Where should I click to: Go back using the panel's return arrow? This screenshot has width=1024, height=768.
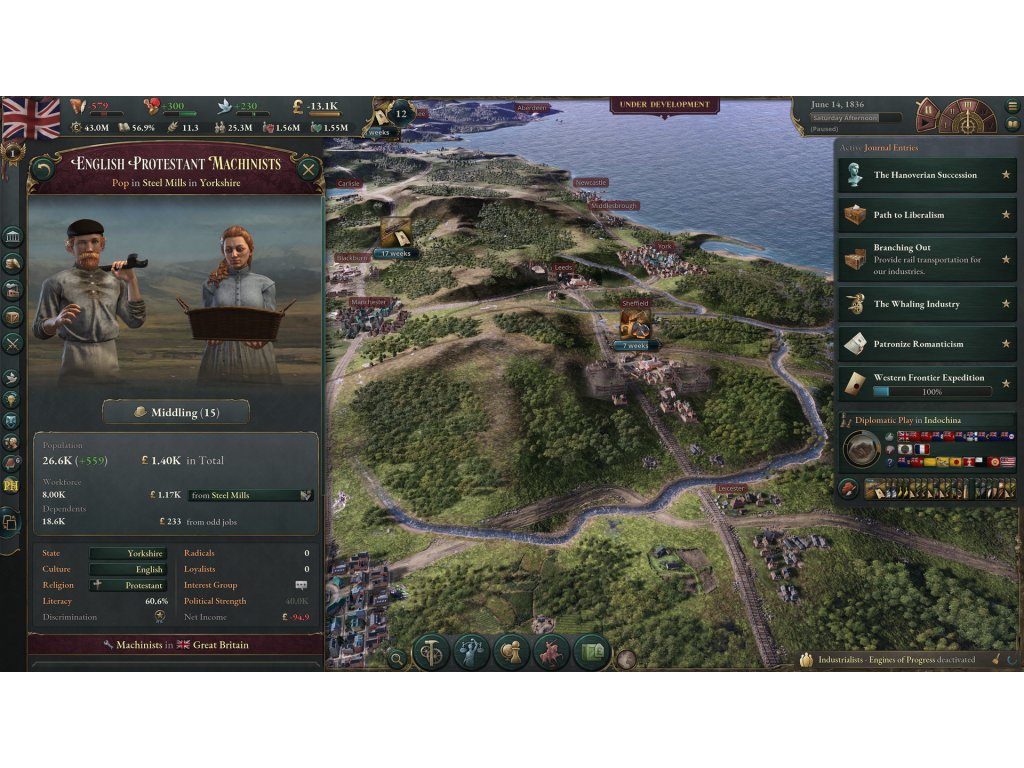tap(43, 170)
